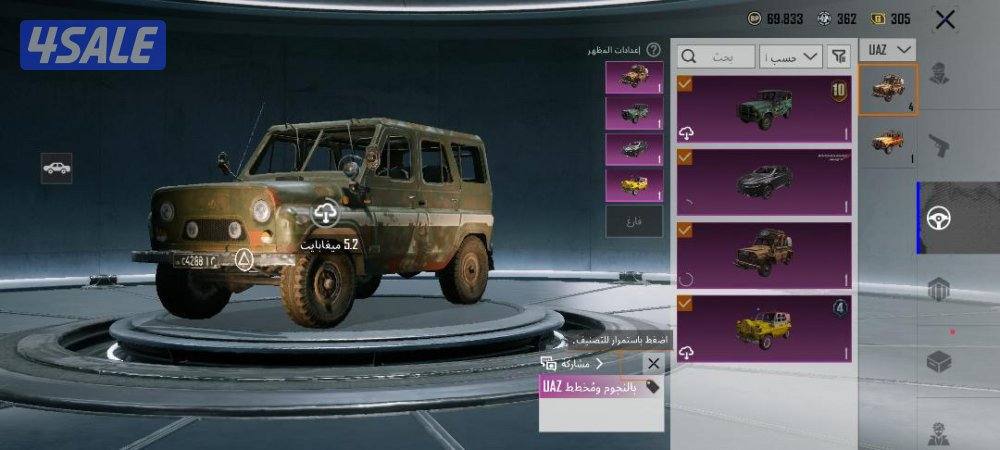Screen dimensions: 1000x450
Task: Open the box crate tab
Action: pyautogui.click(x=939, y=361)
